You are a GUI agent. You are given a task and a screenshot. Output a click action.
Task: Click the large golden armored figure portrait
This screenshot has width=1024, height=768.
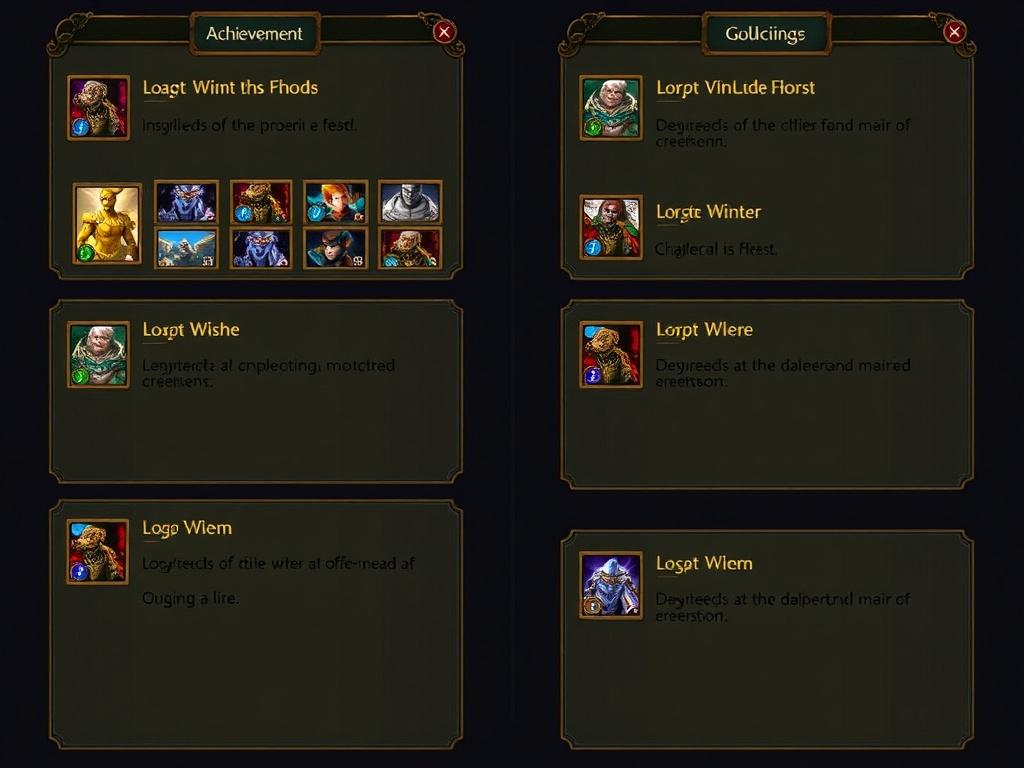(107, 223)
